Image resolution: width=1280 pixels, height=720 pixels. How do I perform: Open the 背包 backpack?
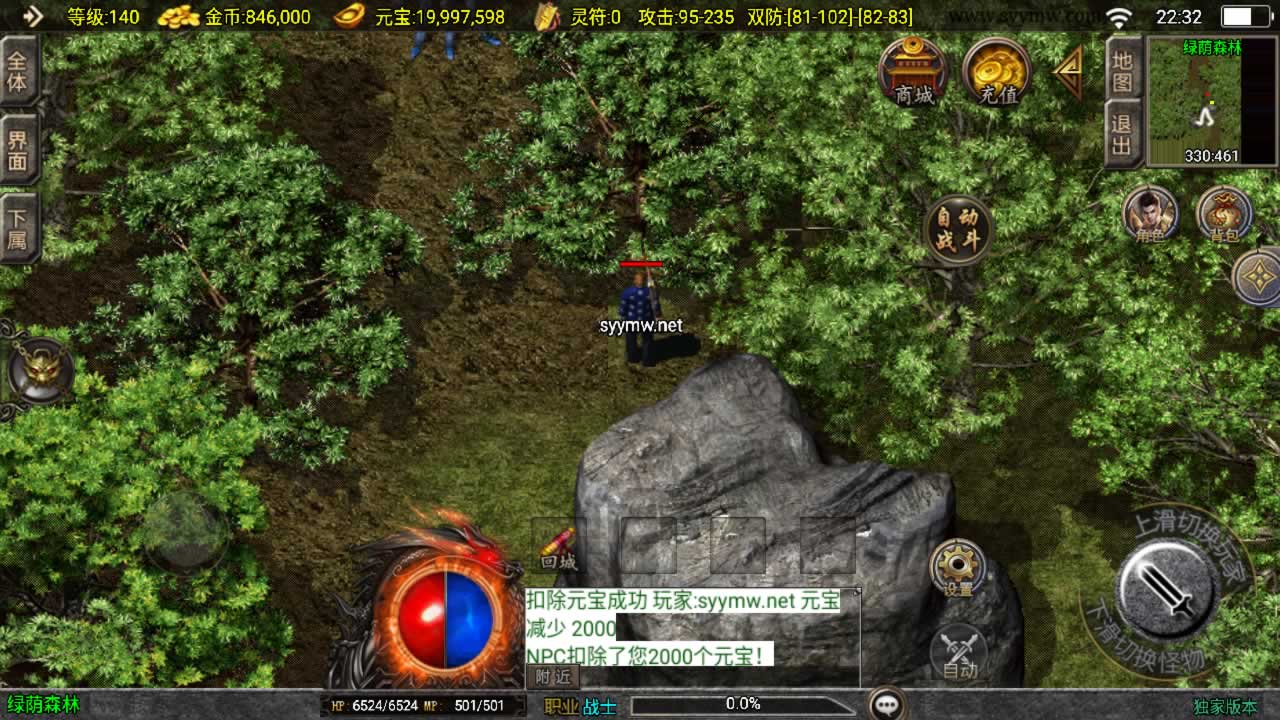point(1223,213)
